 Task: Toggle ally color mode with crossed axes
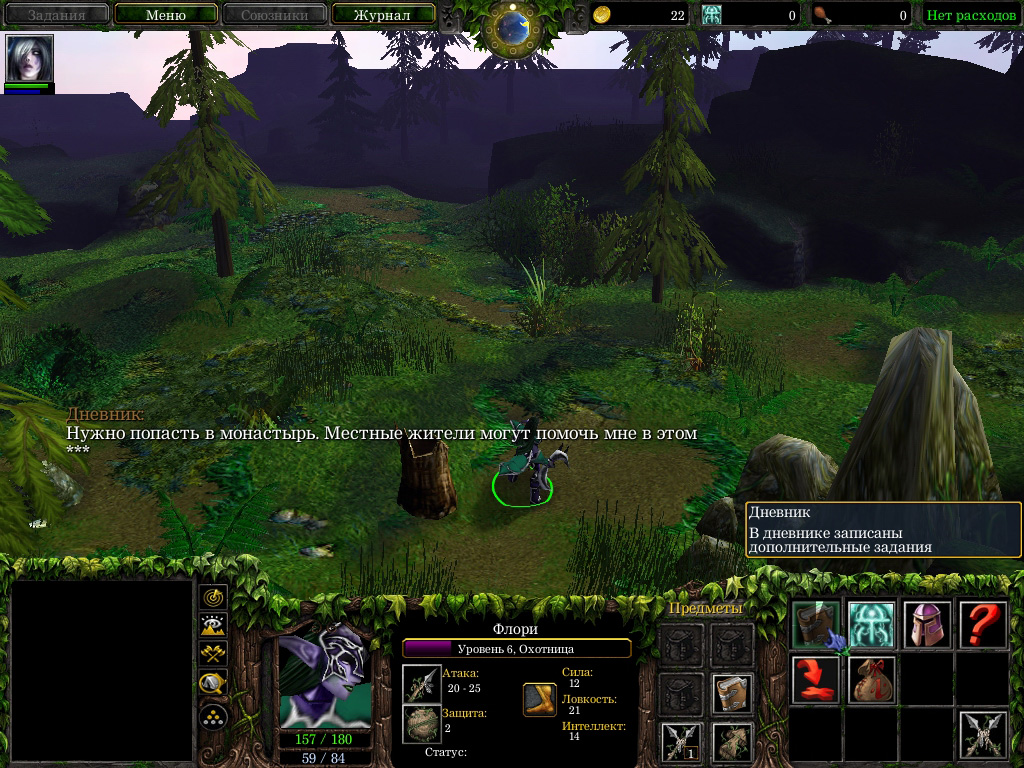pos(213,655)
